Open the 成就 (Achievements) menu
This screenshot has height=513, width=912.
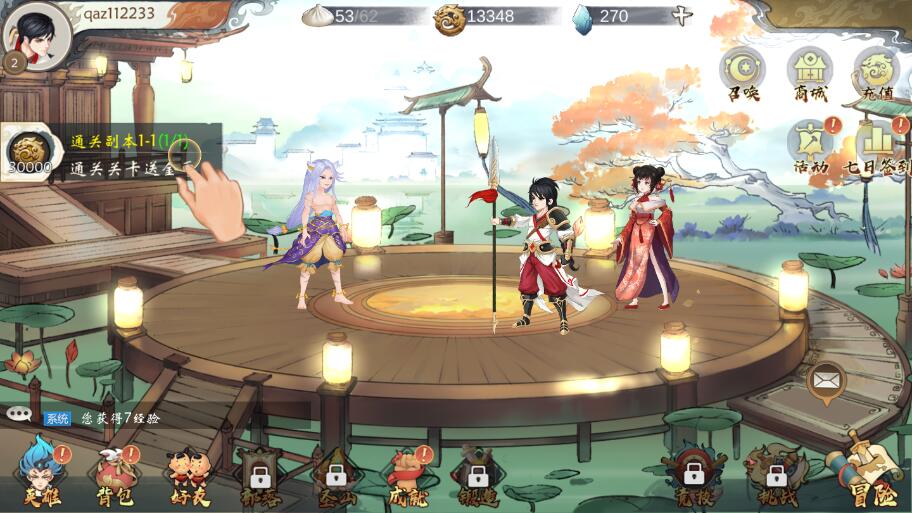click(x=408, y=472)
